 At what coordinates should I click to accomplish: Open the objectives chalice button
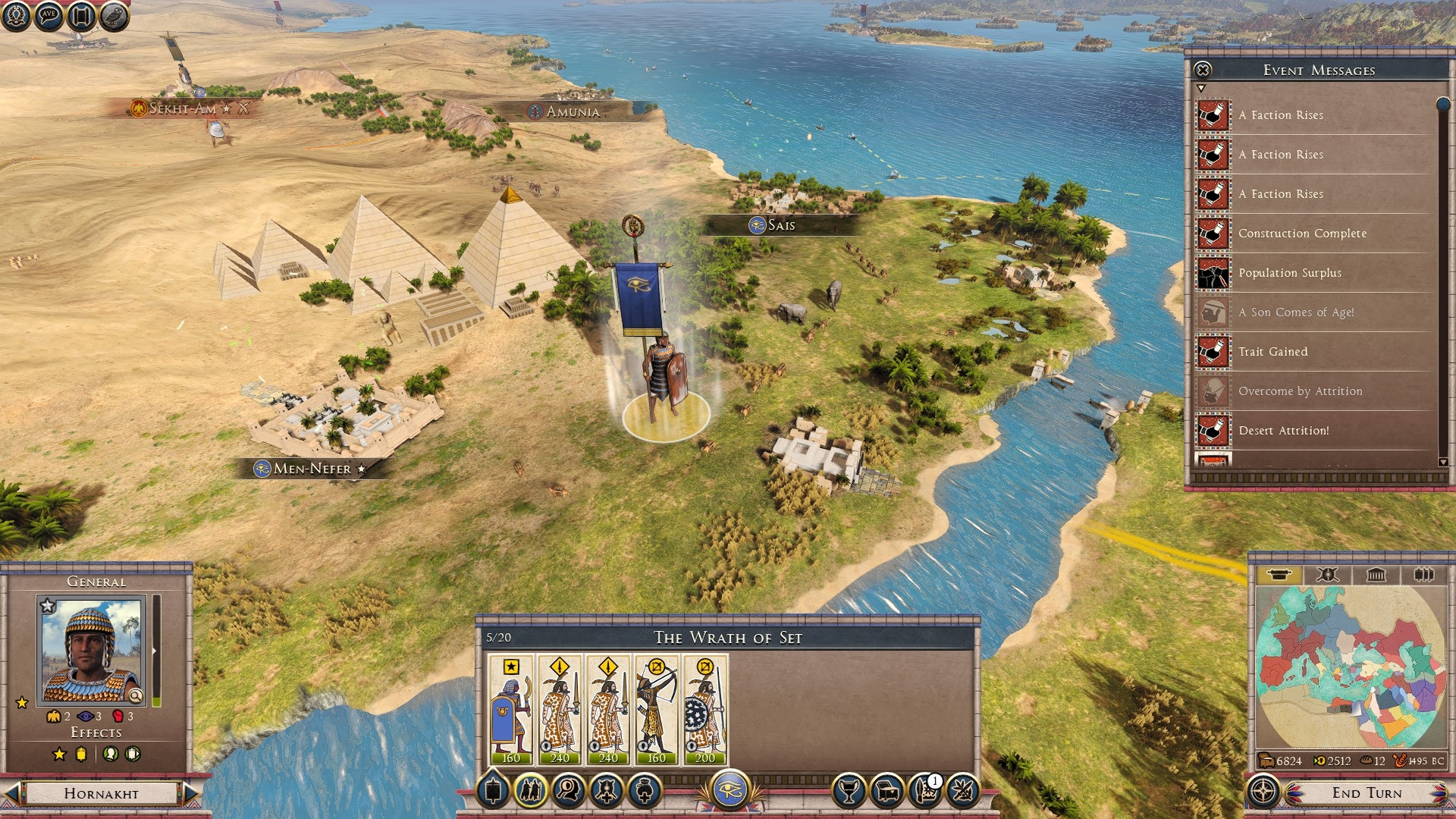(849, 791)
